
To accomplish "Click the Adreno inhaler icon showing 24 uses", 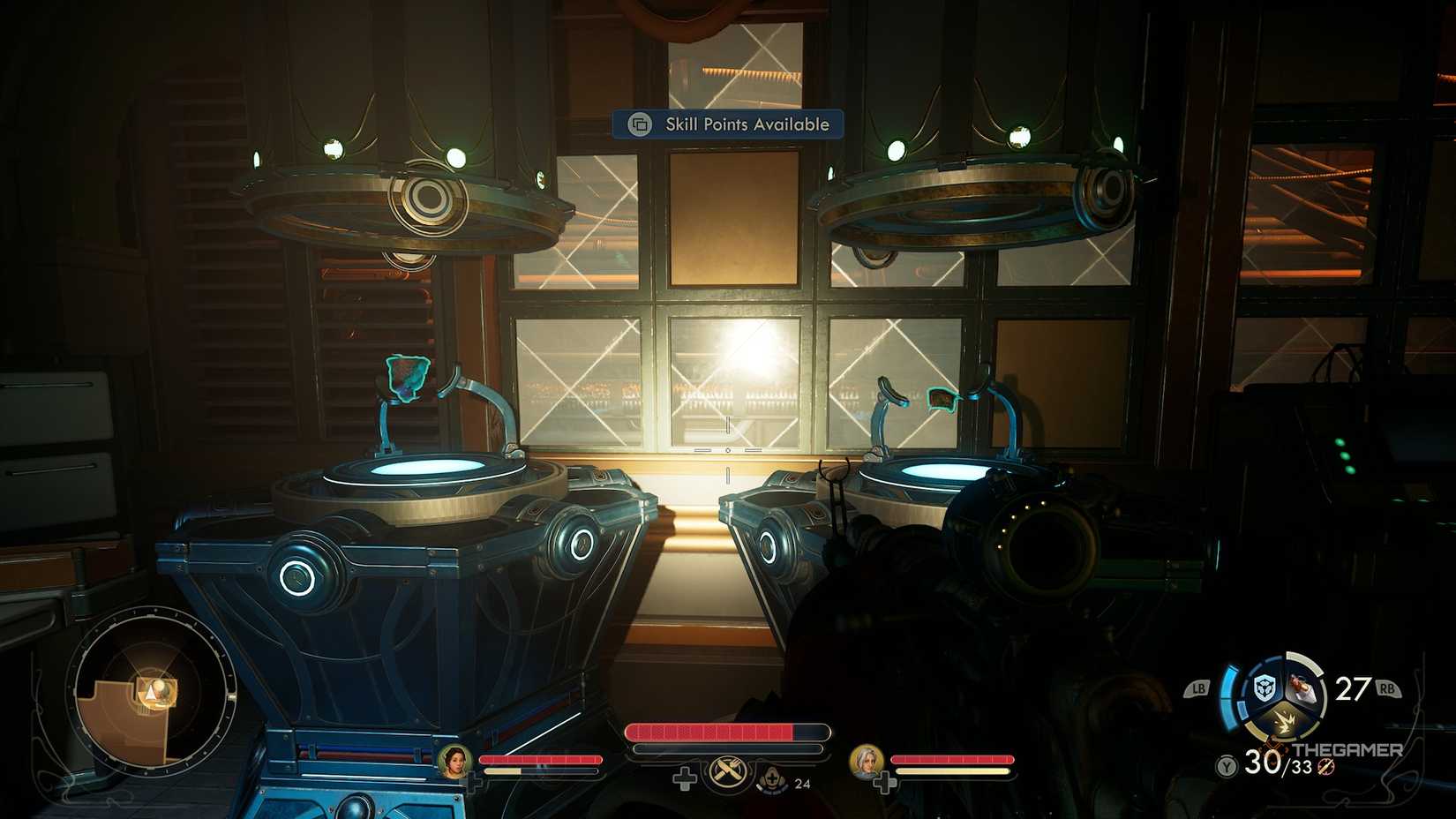I will [x=771, y=780].
